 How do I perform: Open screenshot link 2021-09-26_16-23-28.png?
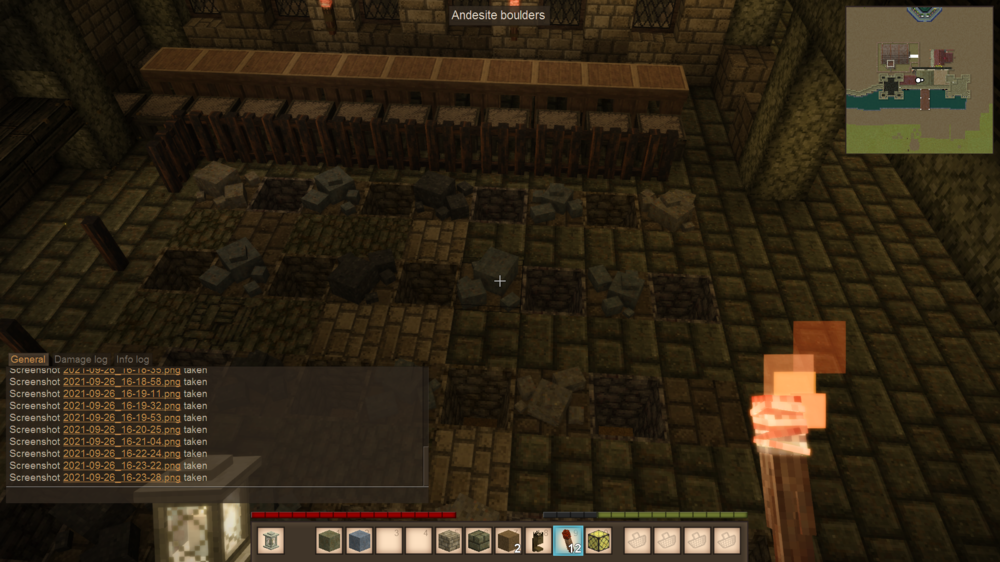pyautogui.click(x=122, y=478)
